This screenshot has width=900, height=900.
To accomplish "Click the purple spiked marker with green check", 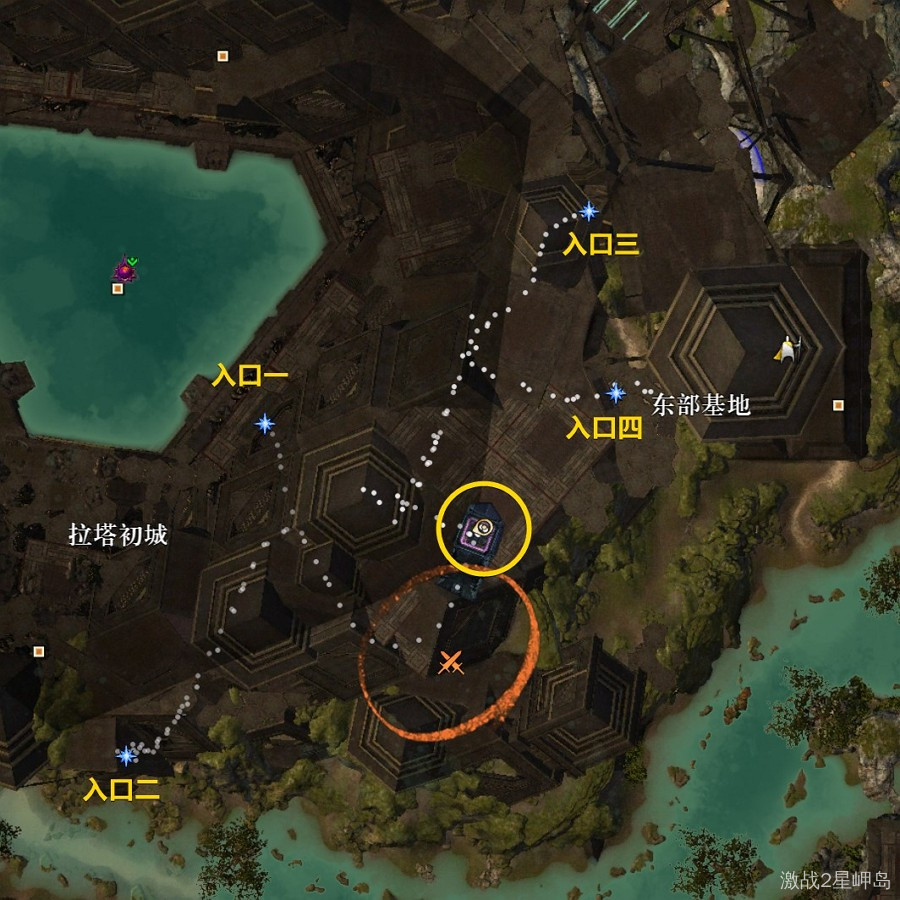I will pos(125,268).
